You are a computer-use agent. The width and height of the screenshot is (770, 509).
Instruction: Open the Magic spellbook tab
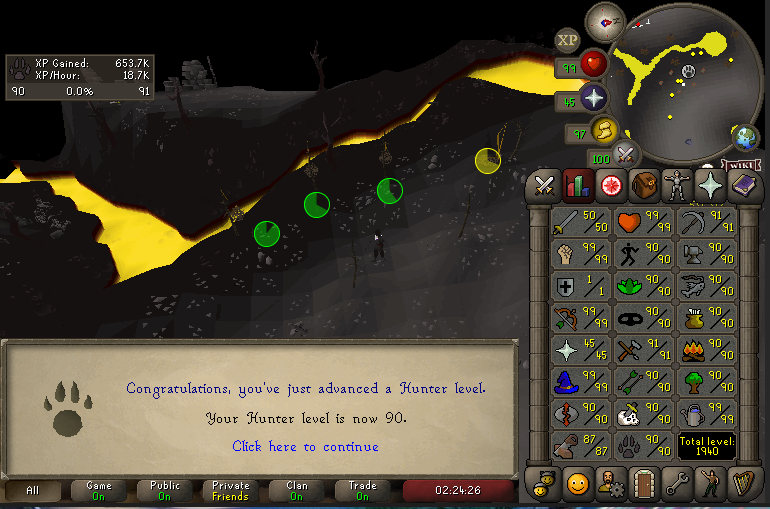(744, 185)
